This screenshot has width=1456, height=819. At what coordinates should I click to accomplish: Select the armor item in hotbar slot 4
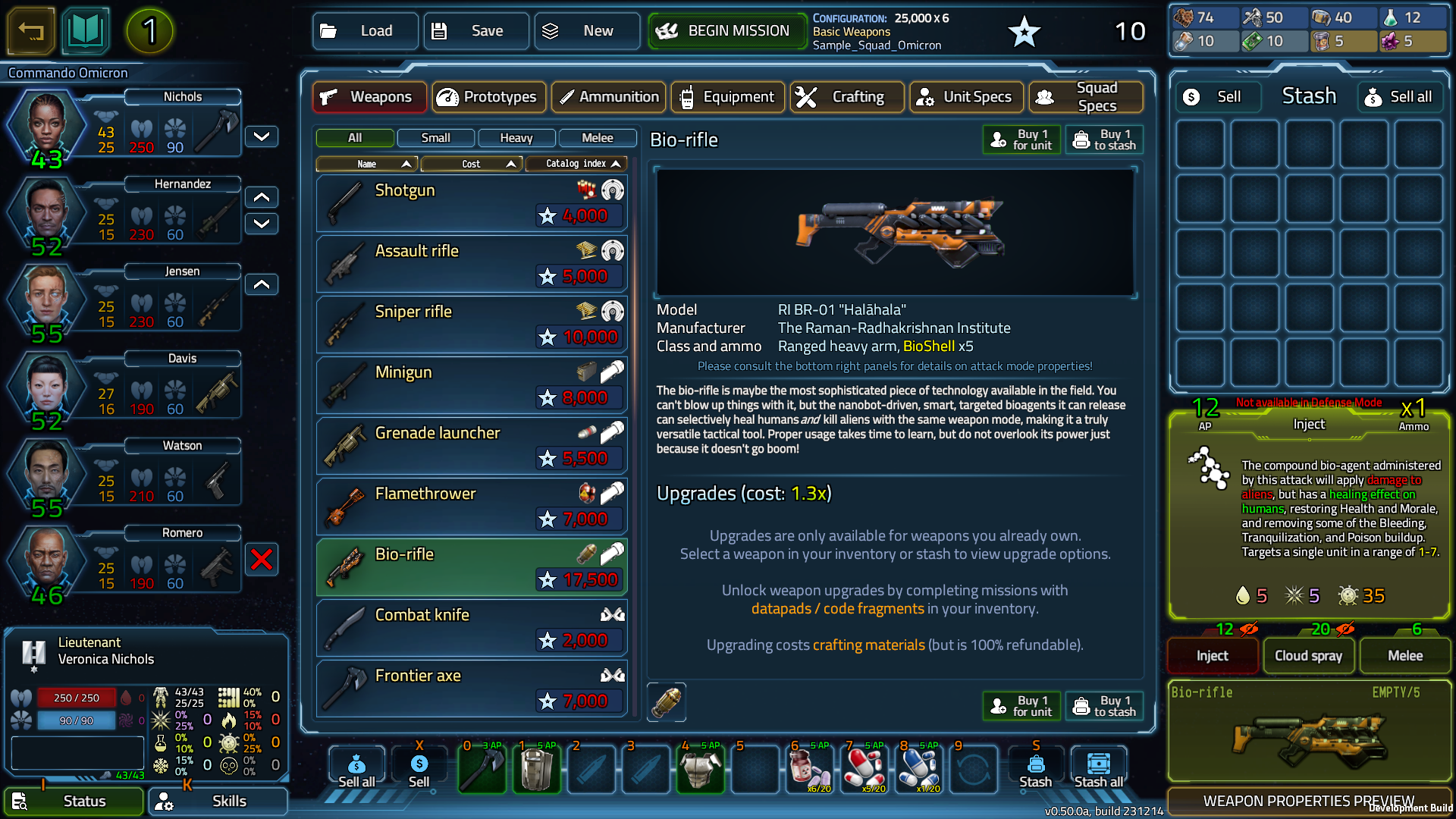click(700, 769)
